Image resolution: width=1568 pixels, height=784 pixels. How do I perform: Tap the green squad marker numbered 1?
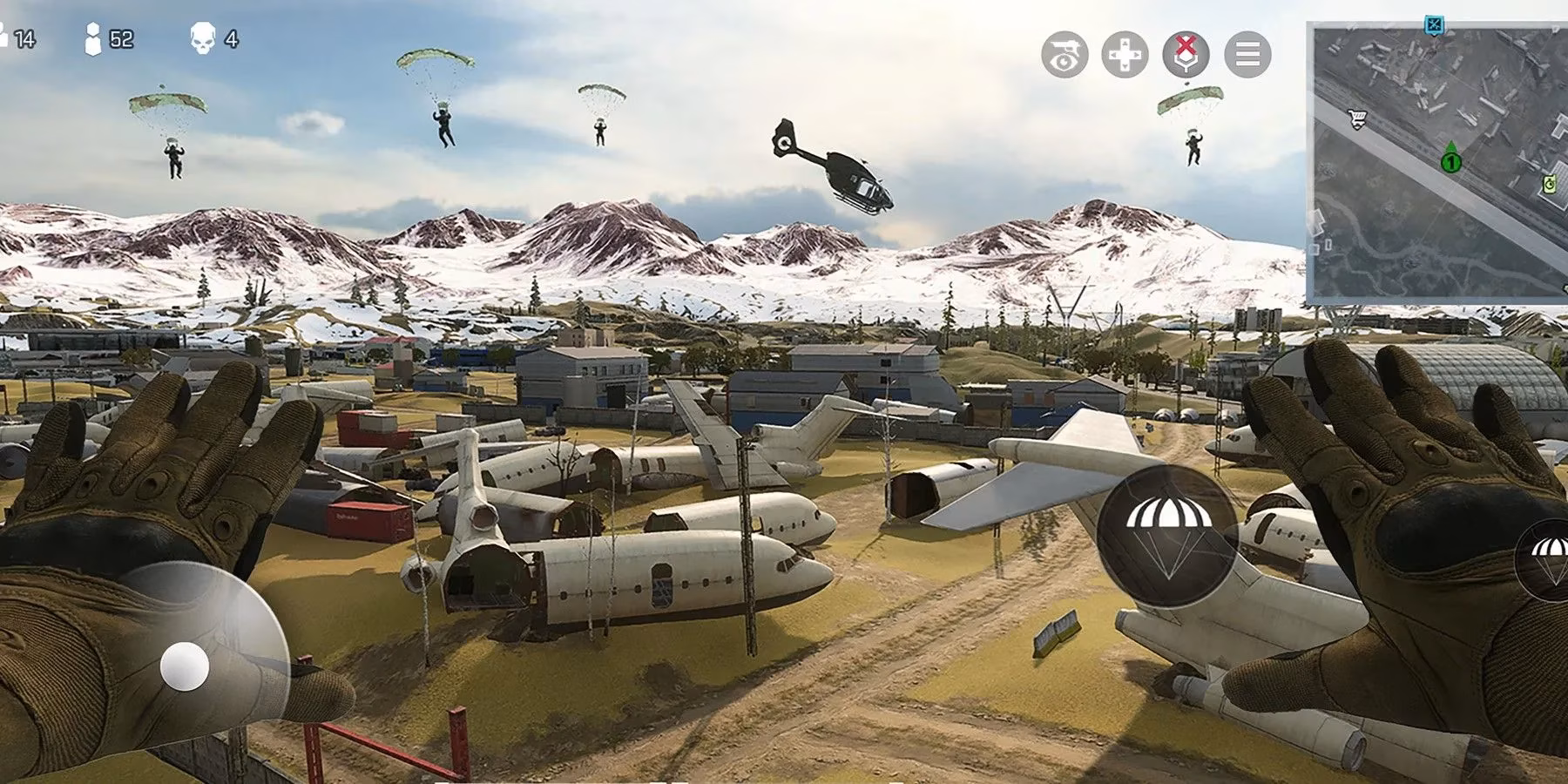click(1450, 159)
